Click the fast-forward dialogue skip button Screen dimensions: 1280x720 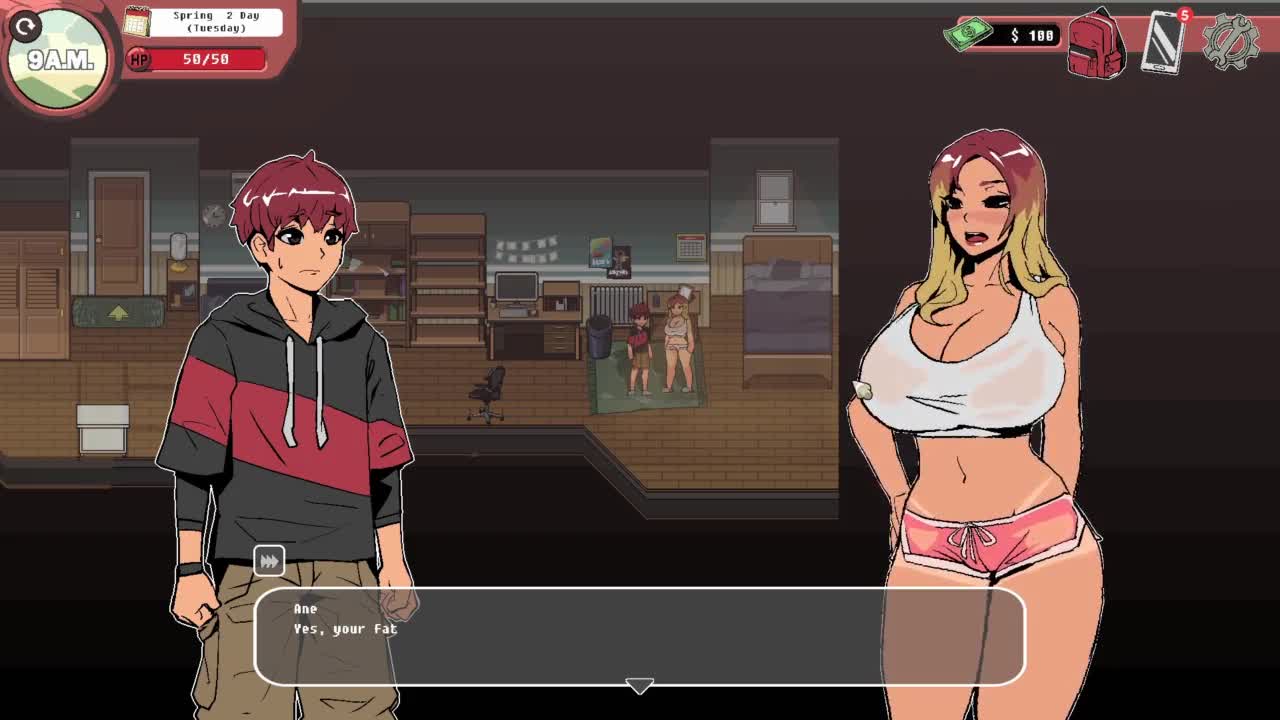pyautogui.click(x=269, y=562)
